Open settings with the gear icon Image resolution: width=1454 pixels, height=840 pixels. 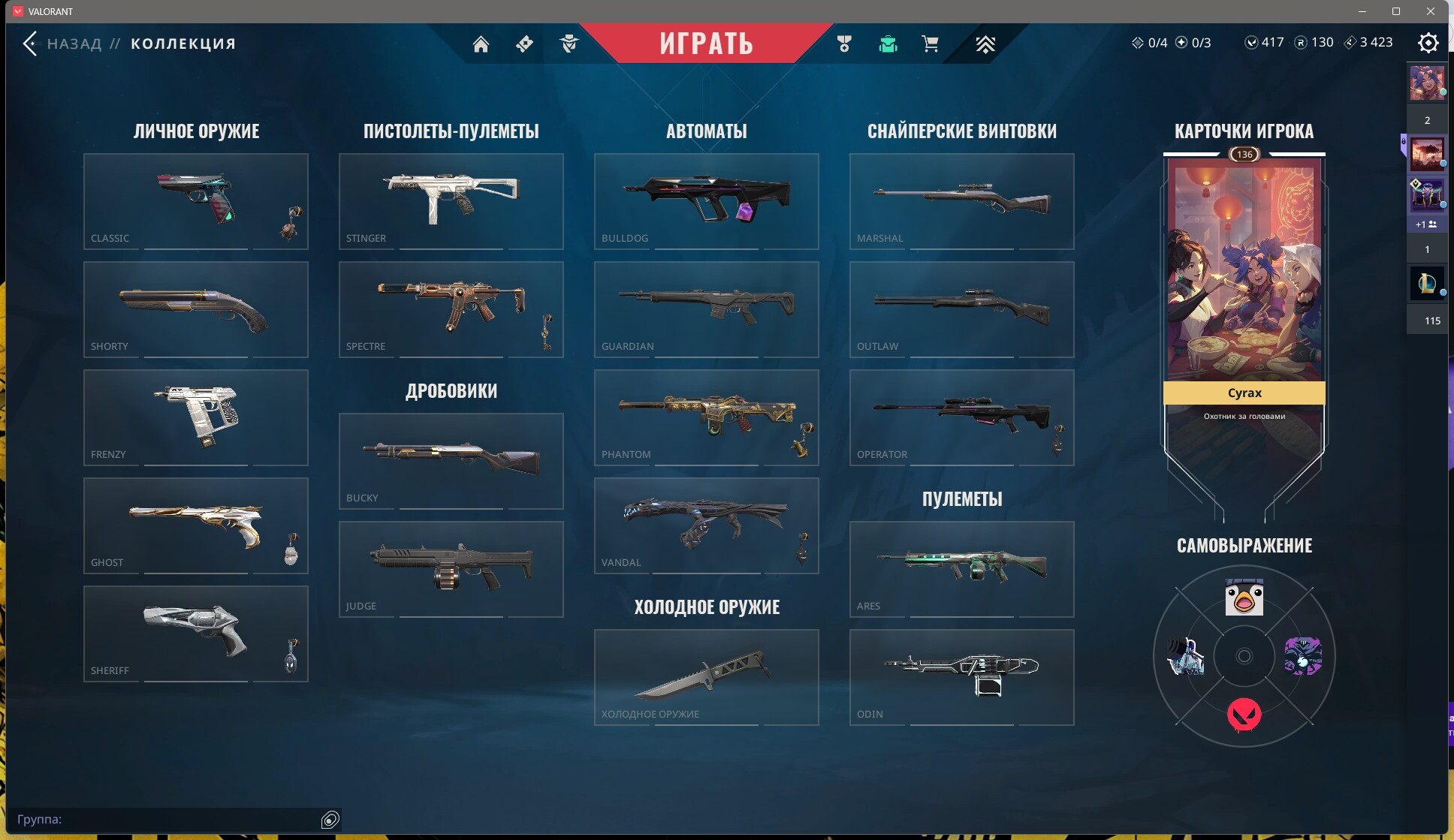click(x=1428, y=43)
